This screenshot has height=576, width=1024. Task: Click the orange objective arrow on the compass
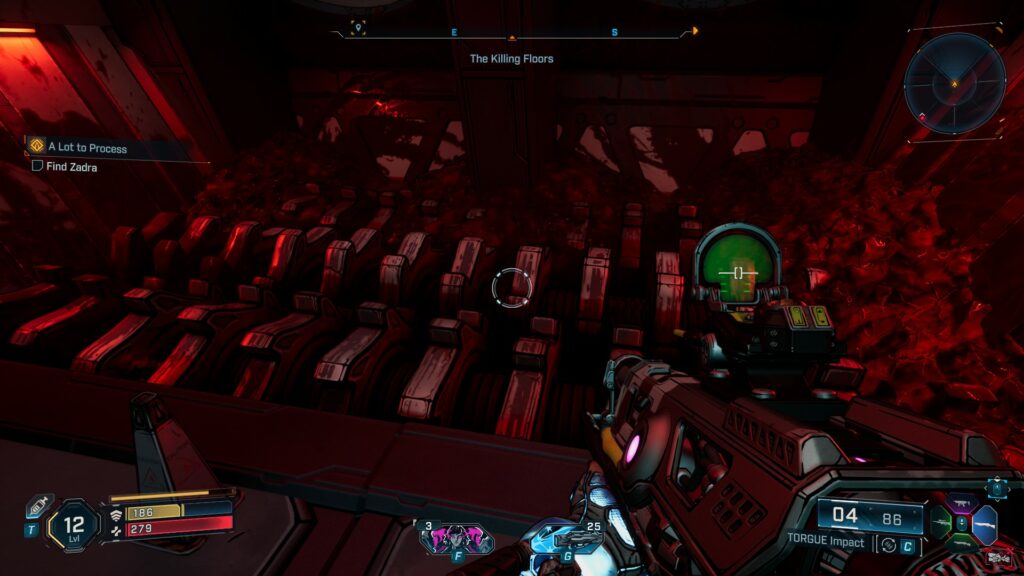coord(695,31)
